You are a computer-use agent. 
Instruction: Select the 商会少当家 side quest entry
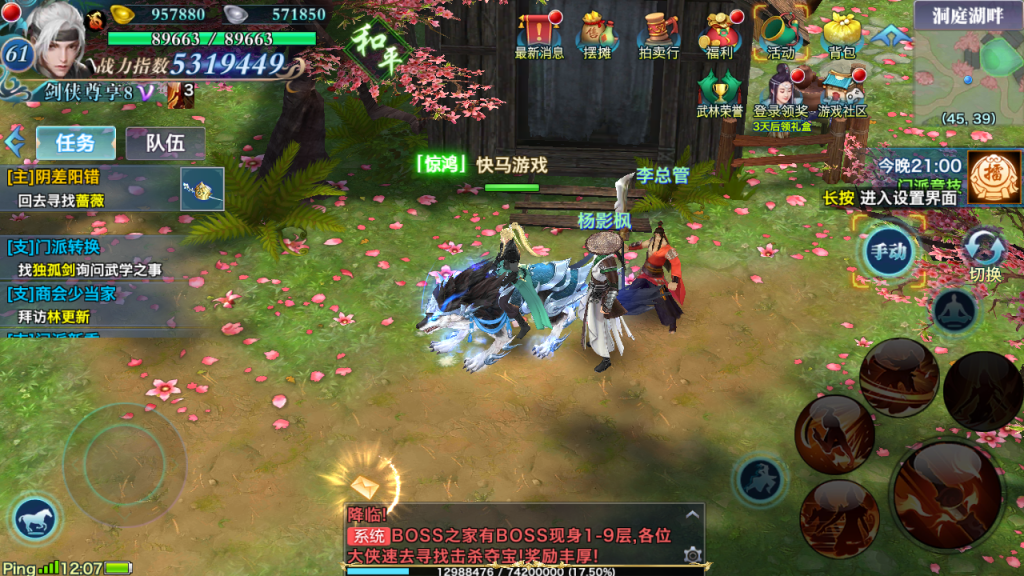90,305
